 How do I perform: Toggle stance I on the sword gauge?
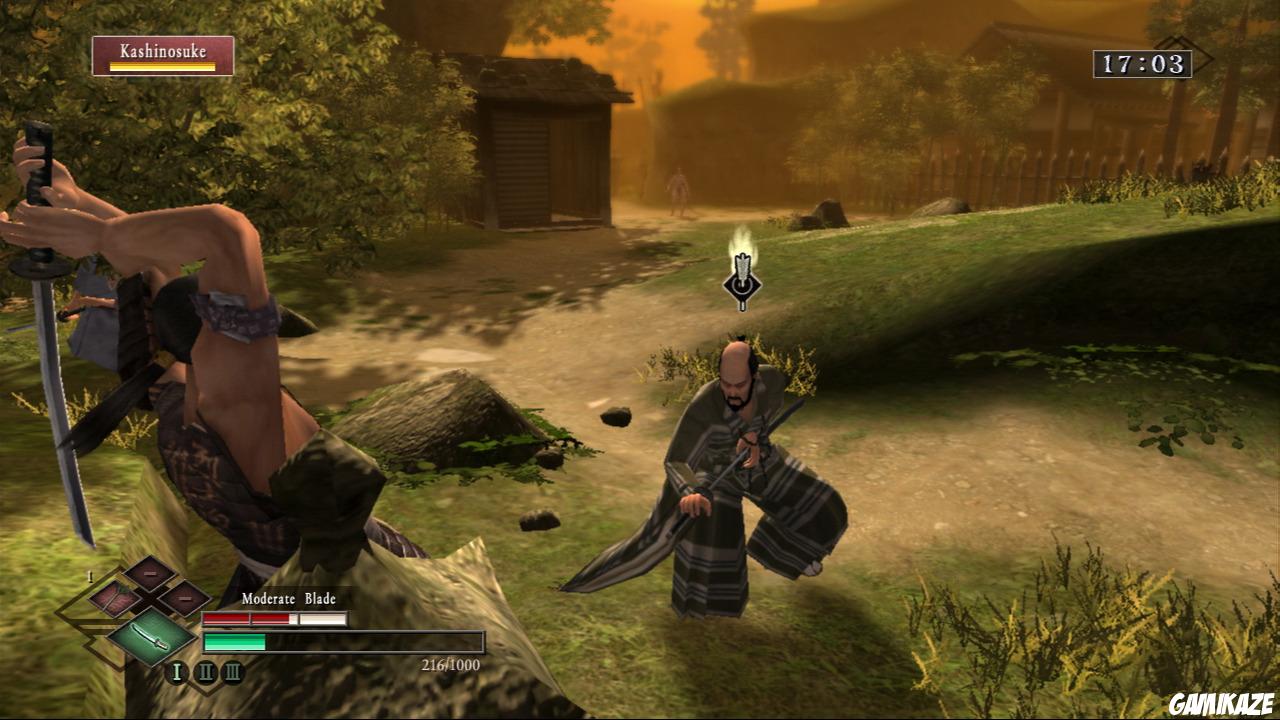coord(176,672)
